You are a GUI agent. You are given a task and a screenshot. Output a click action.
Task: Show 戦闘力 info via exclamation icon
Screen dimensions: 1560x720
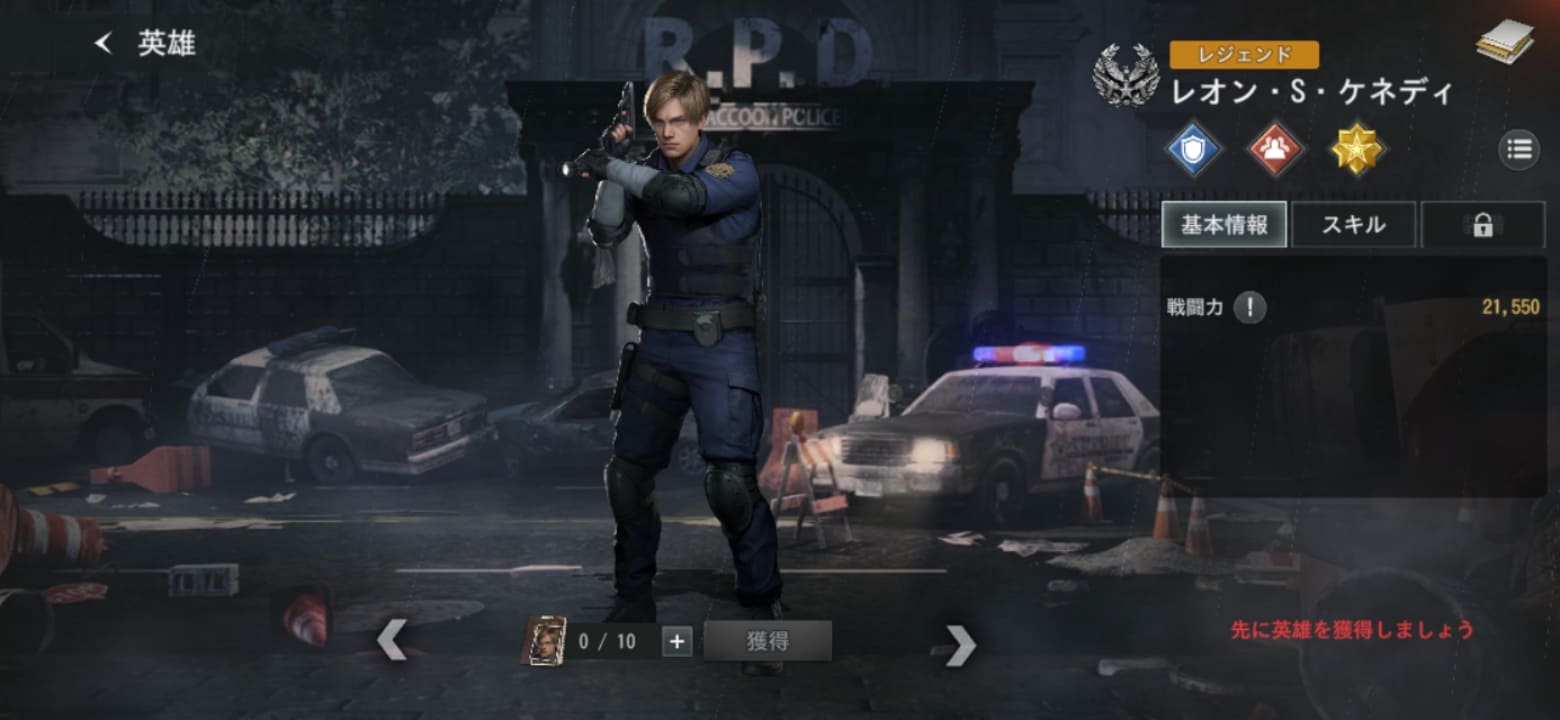pyautogui.click(x=1250, y=308)
